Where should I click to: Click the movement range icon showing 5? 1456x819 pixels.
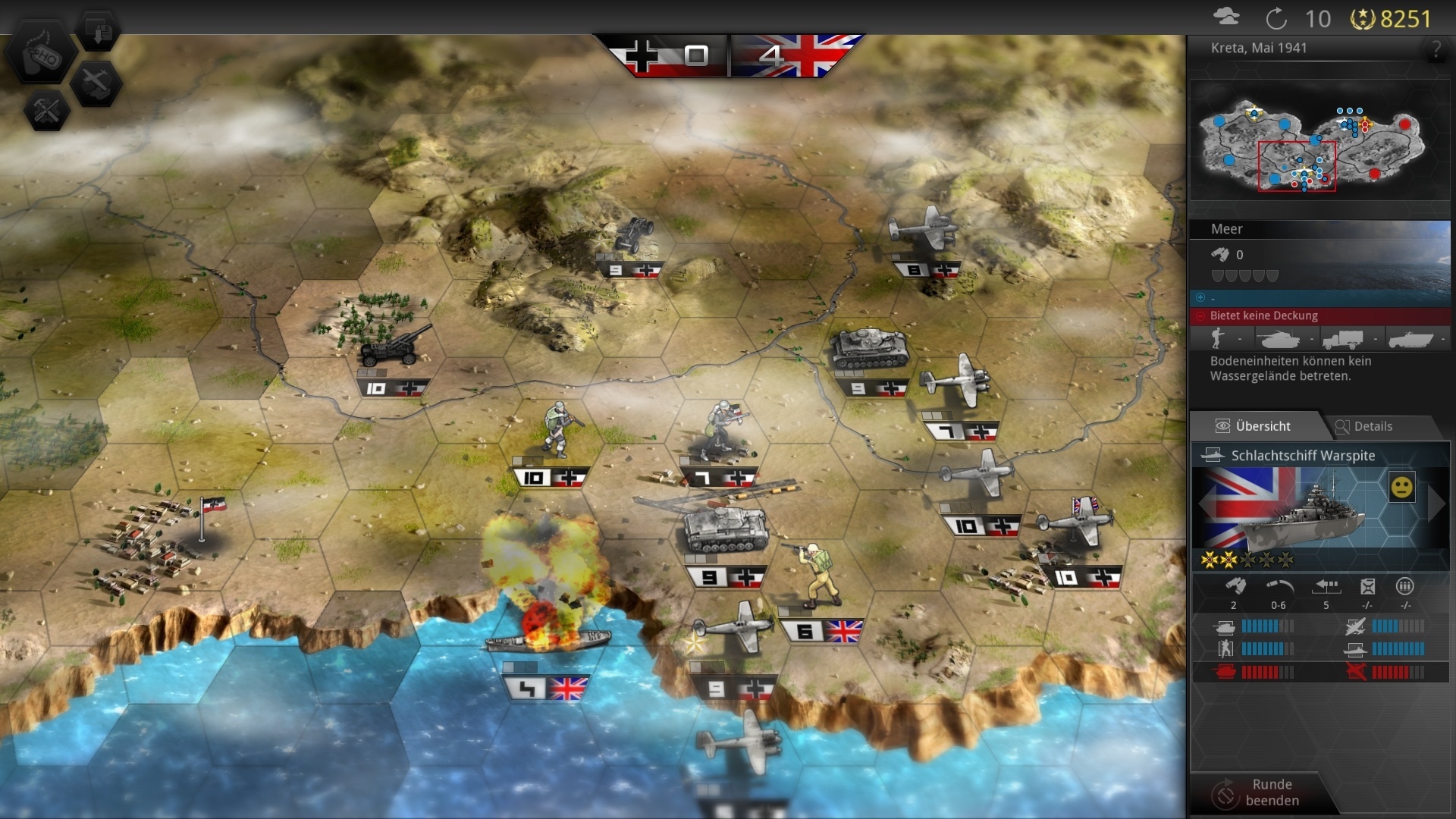(1326, 585)
